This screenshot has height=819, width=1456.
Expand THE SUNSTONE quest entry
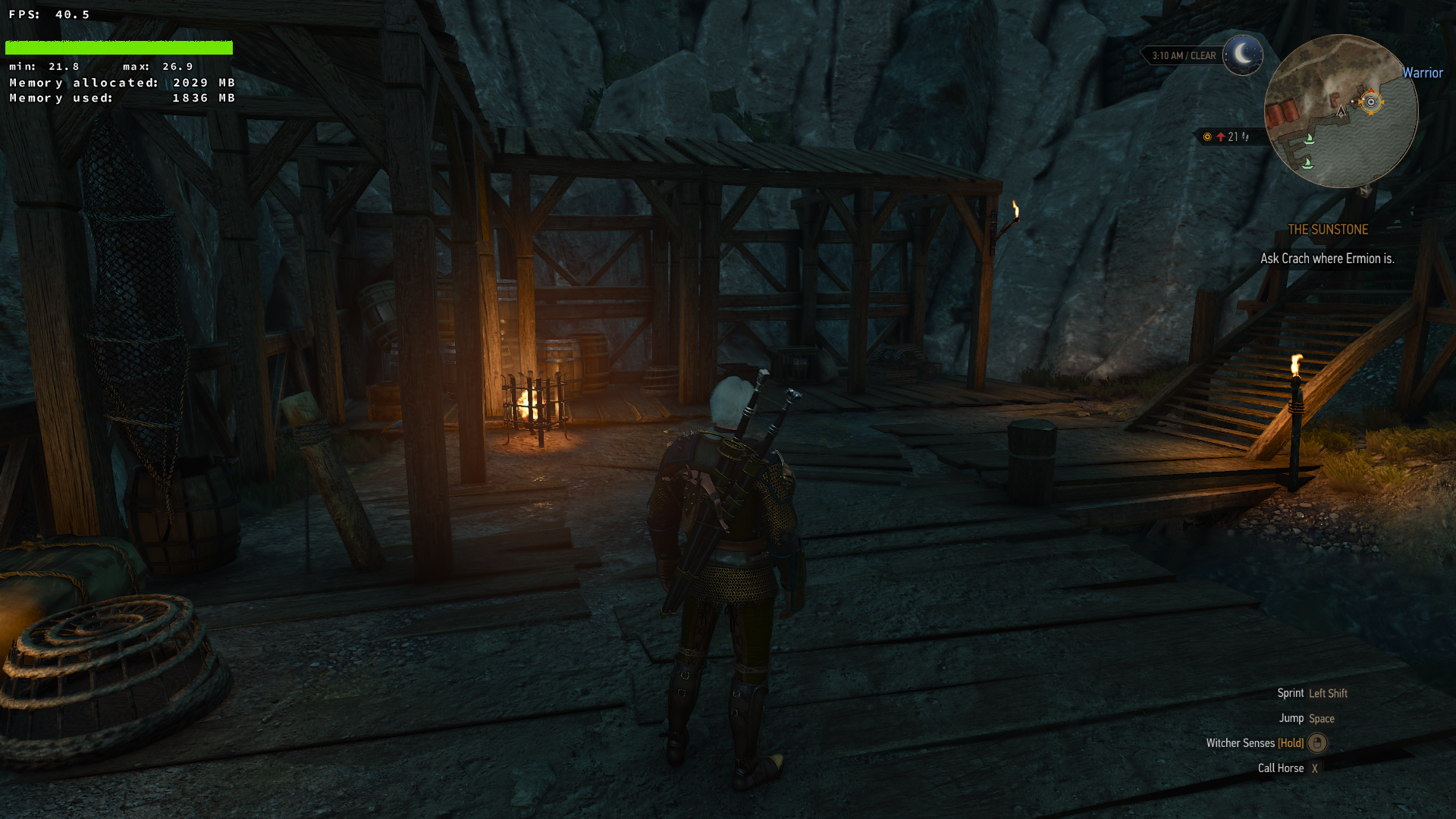click(x=1329, y=230)
